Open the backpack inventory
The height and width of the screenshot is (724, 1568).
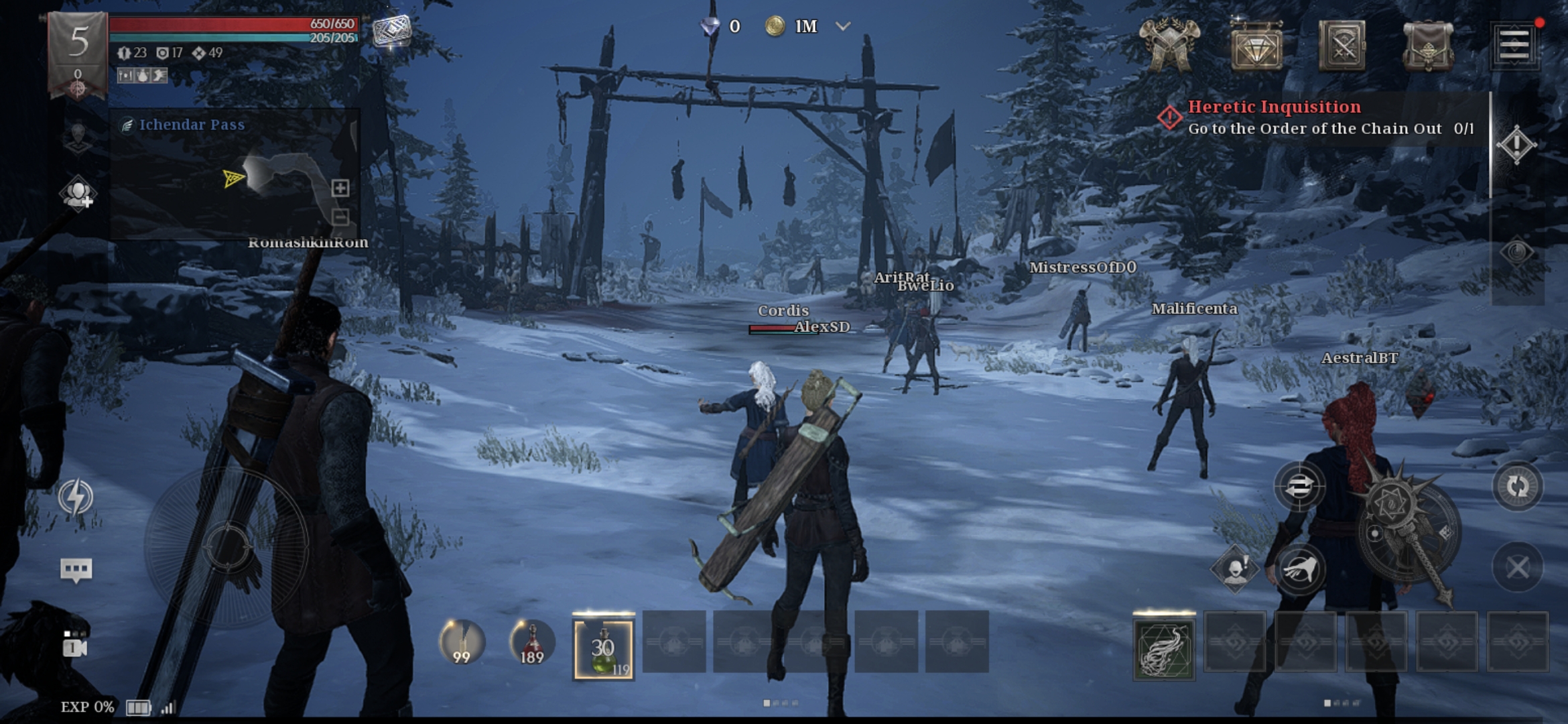(x=1428, y=46)
